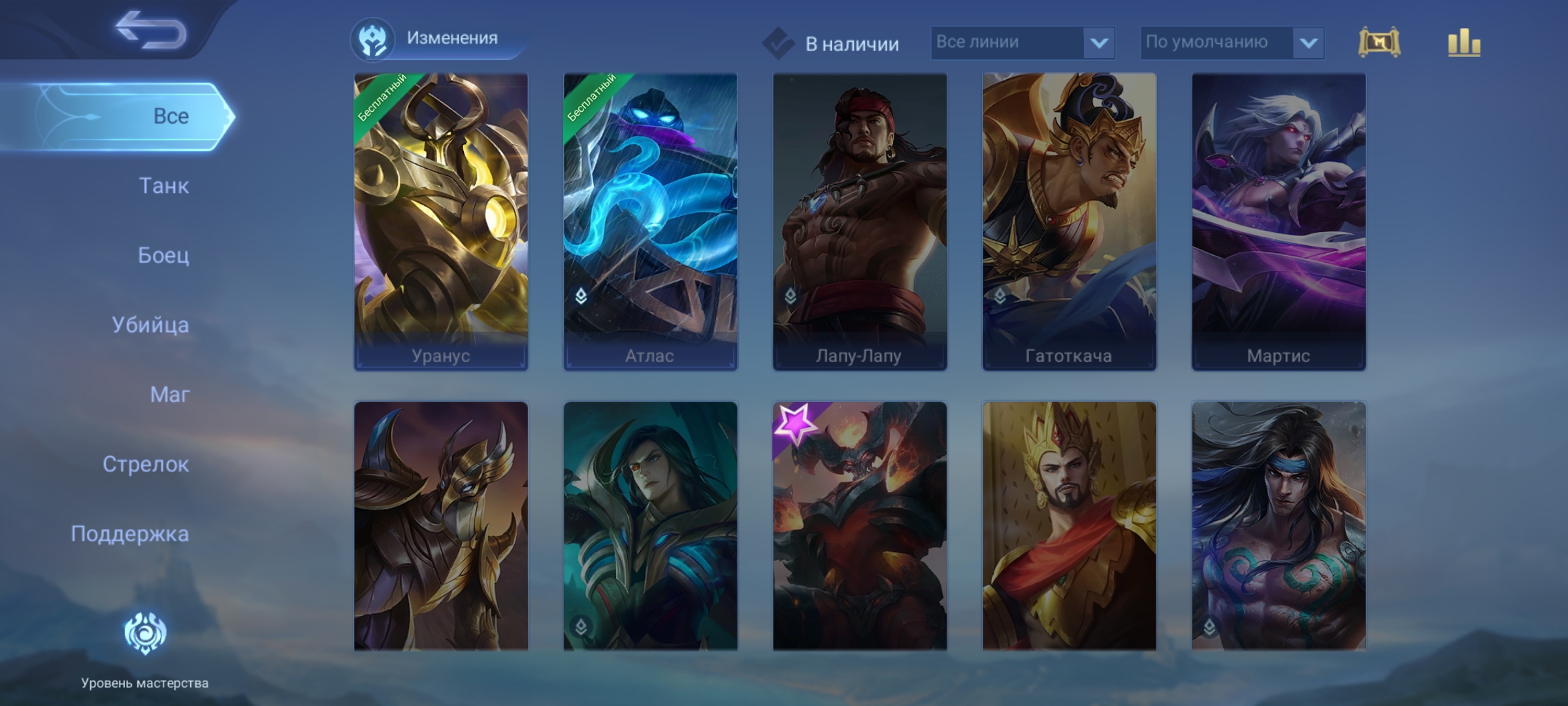
Task: Switch to the Танк category
Action: pos(163,186)
